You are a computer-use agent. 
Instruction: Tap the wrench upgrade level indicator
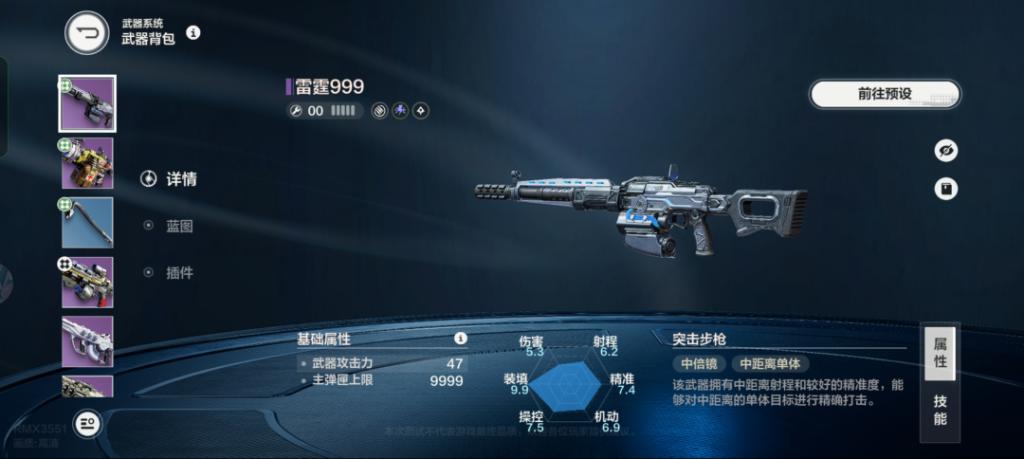click(x=296, y=111)
